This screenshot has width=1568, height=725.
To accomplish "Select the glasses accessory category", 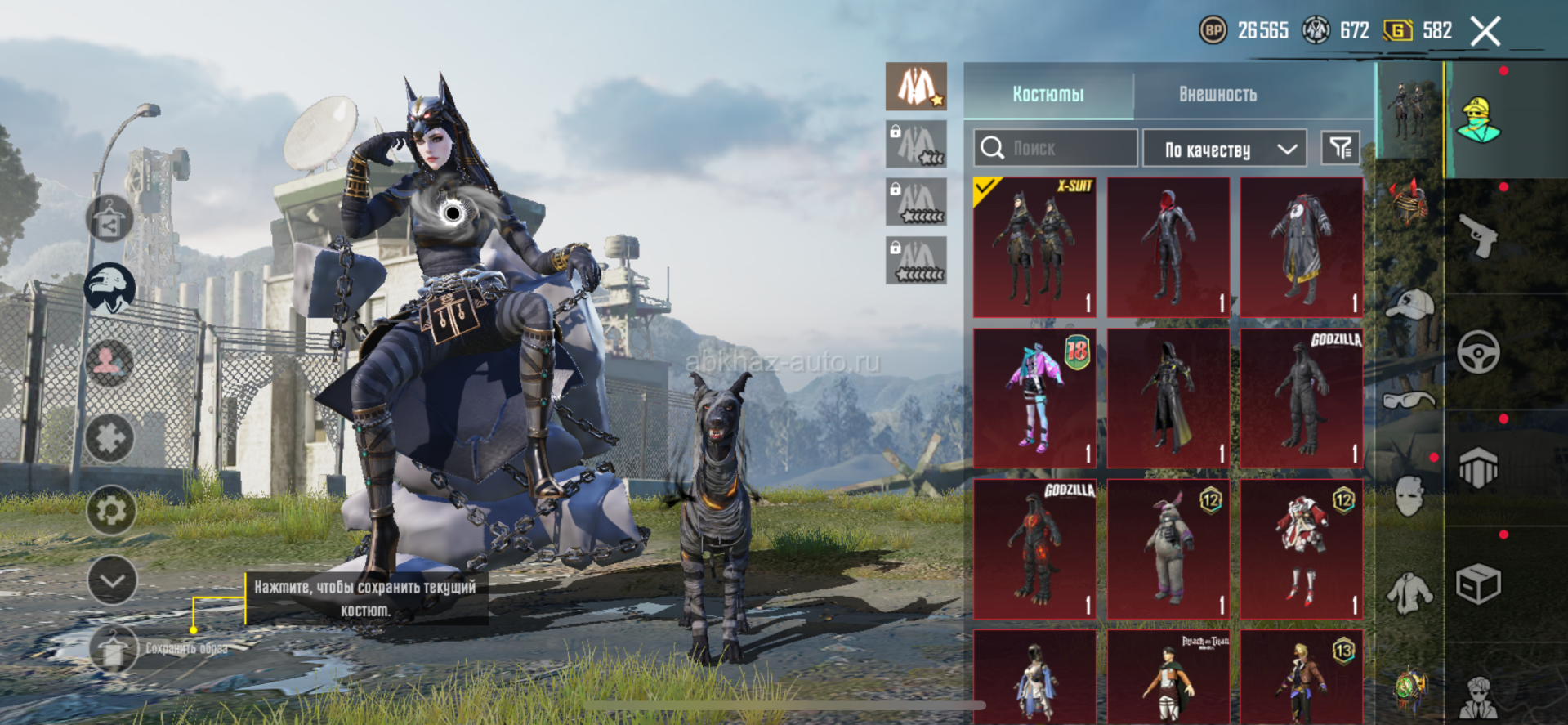I will pos(1409,400).
